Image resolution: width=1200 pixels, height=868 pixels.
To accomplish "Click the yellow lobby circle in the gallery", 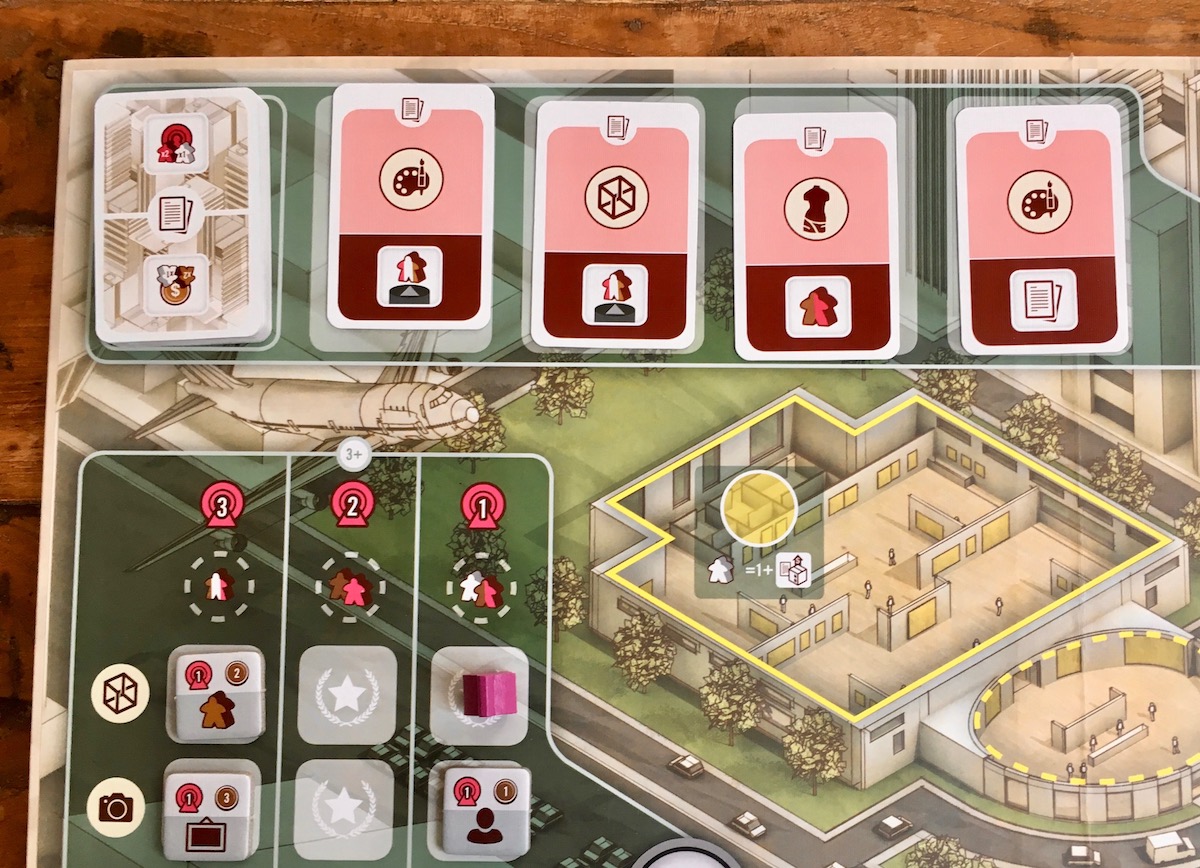I will coord(758,507).
